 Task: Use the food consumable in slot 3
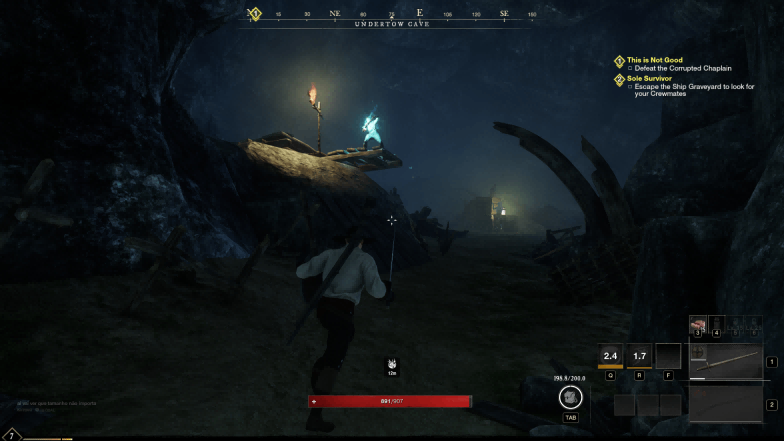pyautogui.click(x=698, y=325)
